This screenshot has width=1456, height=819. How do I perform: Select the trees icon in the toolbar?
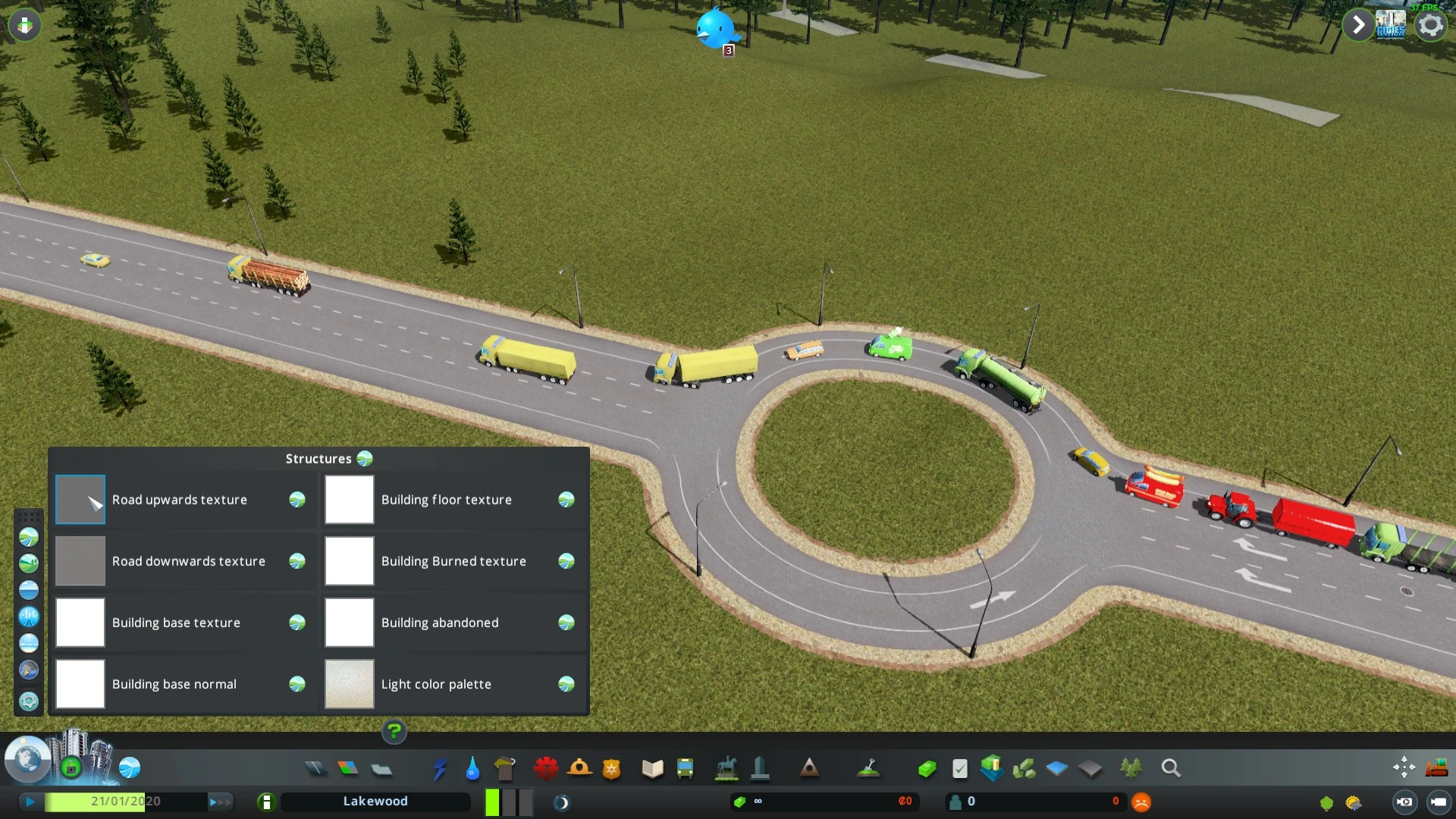(x=1129, y=768)
